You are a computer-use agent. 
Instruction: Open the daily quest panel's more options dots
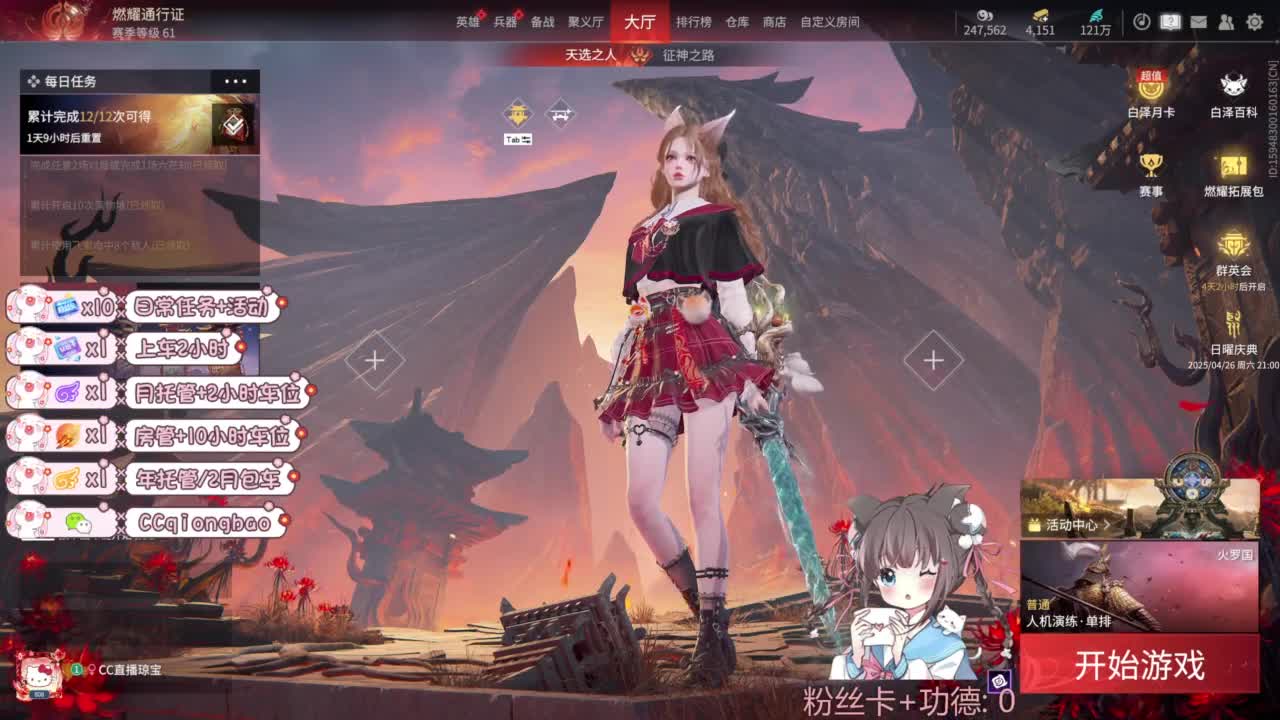237,80
